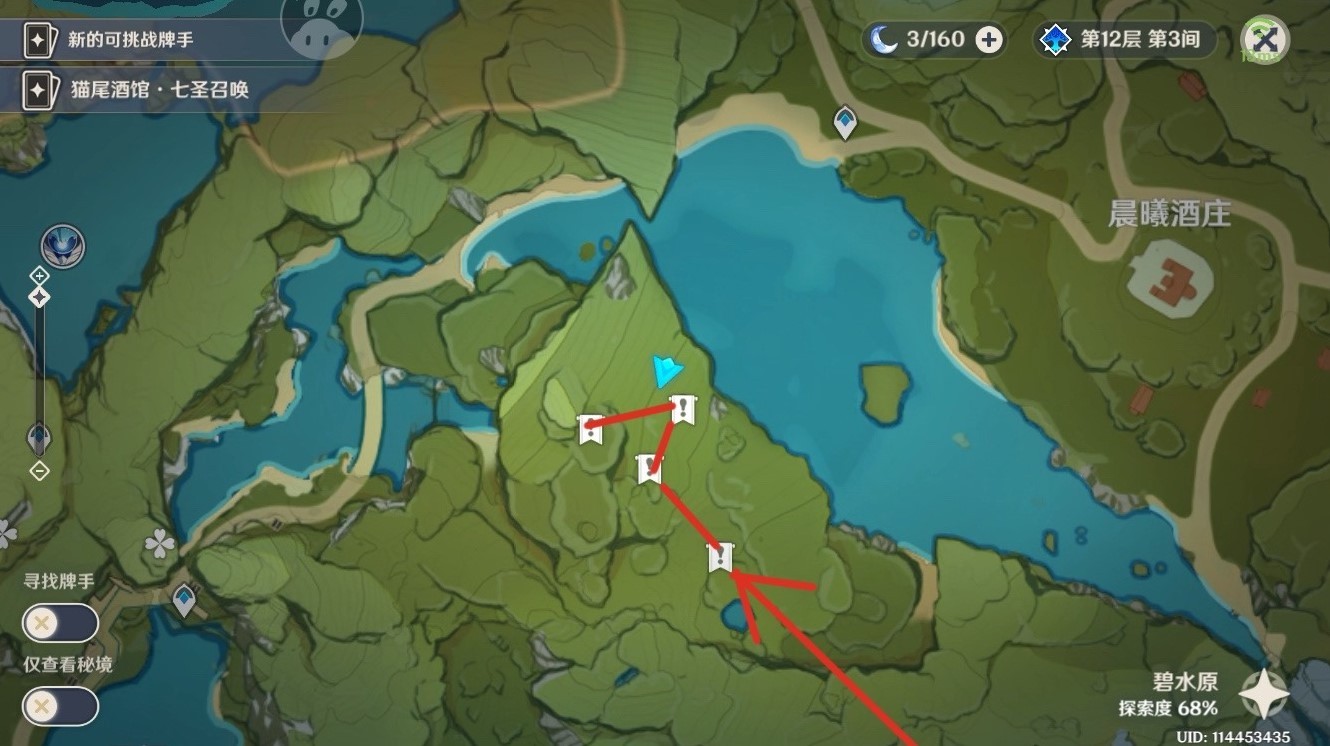Select the teleport waypoint north of the lake
Viewport: 1330px width, 746px height.
[x=845, y=123]
